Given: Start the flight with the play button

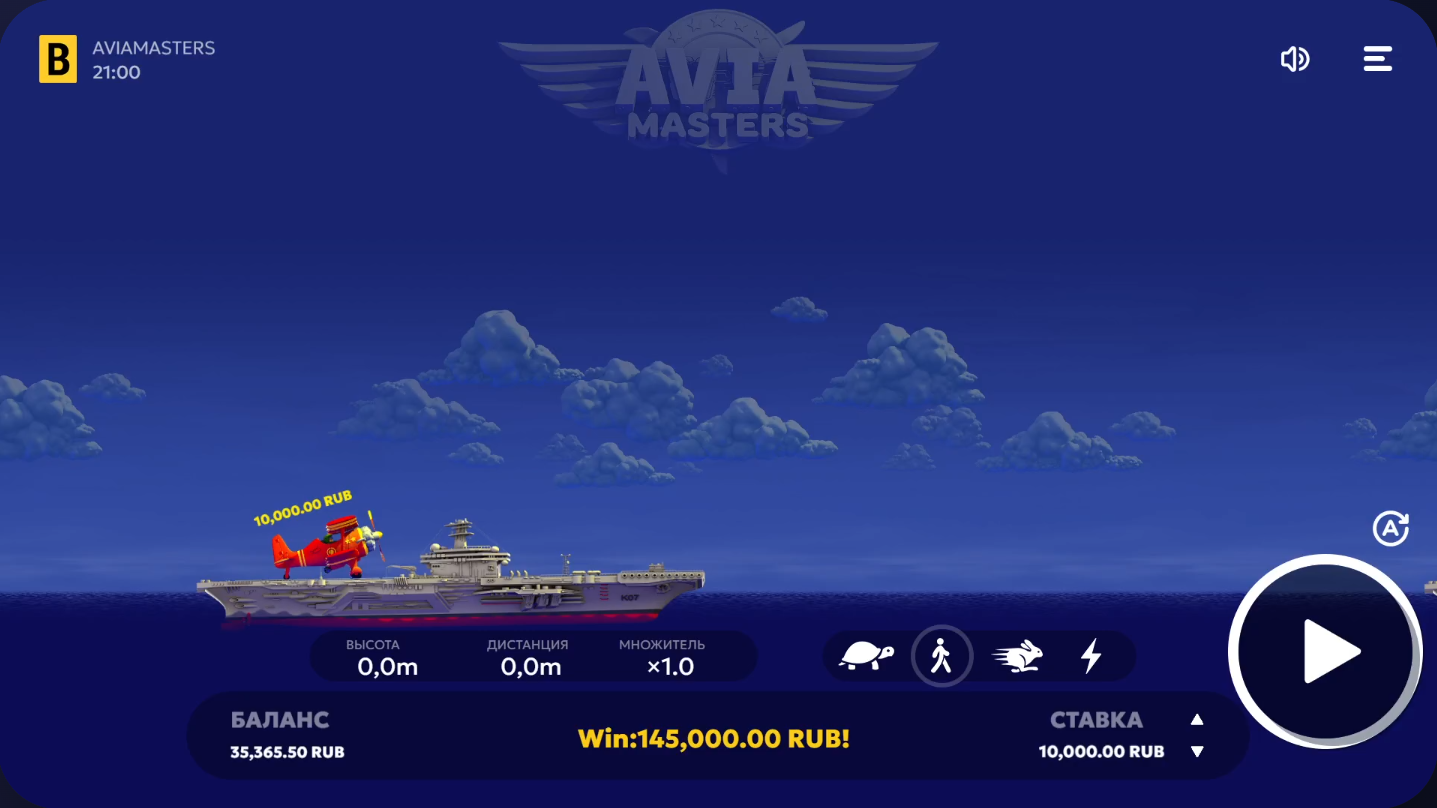Looking at the screenshot, I should (1325, 652).
